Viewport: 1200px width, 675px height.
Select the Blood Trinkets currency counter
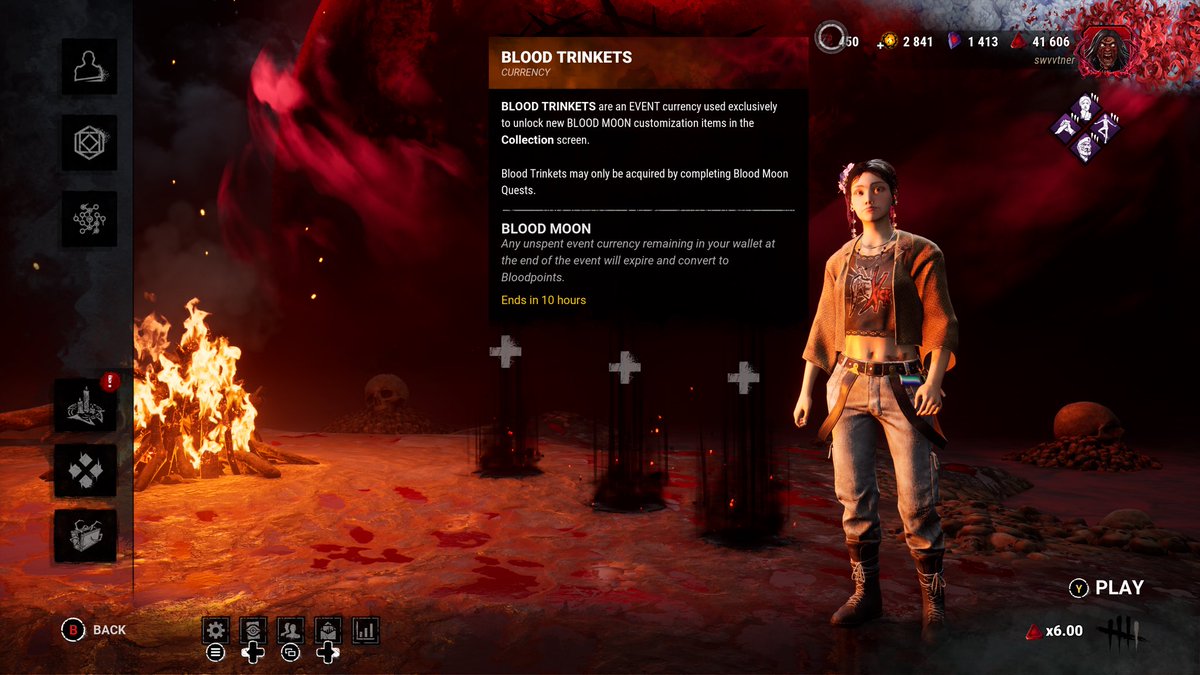(x=836, y=41)
